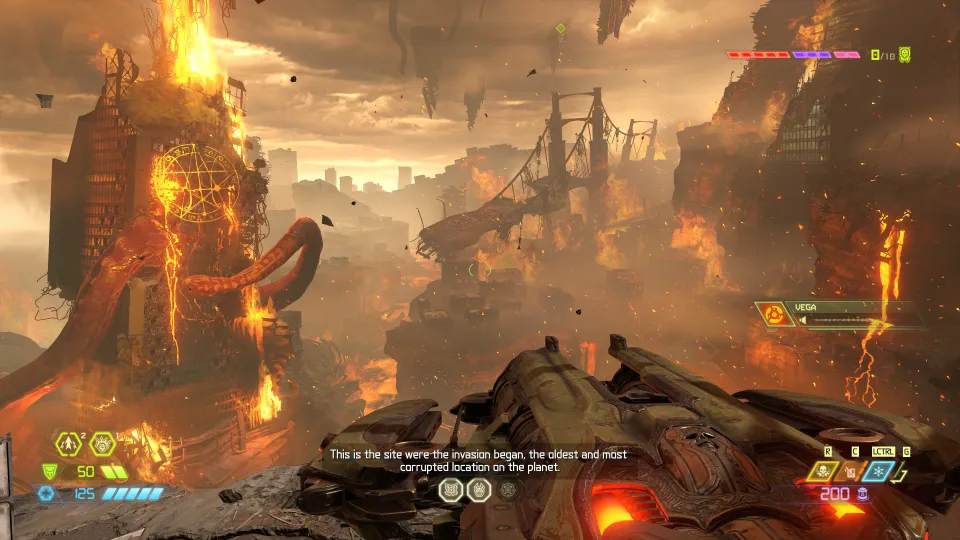Viewport: 960px width, 540px height.
Task: Click the green objective diamond marker
Action: point(560,28)
